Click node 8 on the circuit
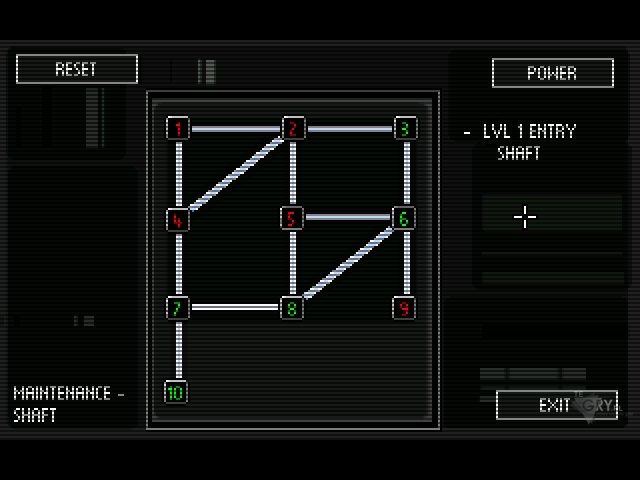640x480 pixels. (291, 307)
